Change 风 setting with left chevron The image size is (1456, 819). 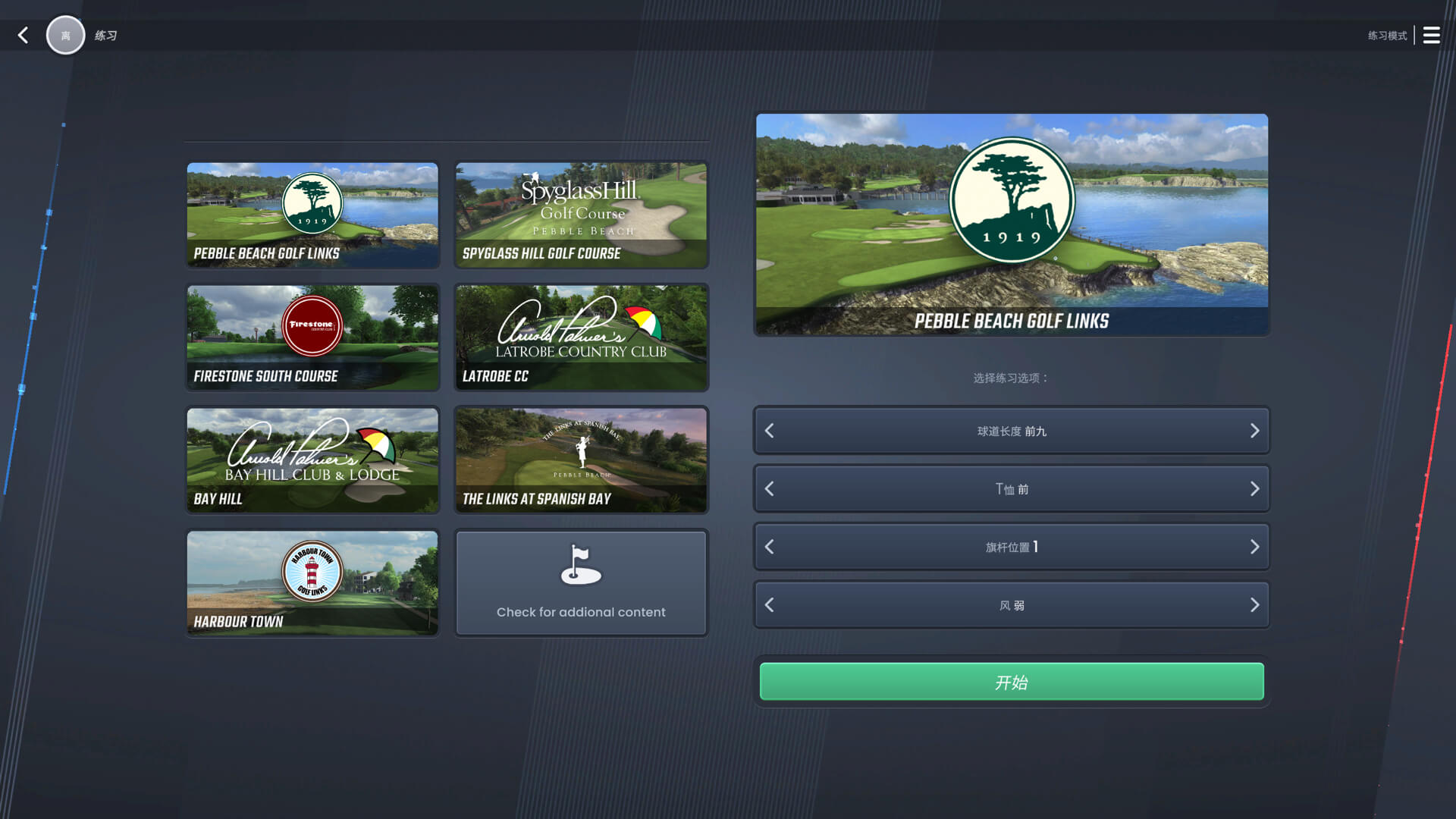pos(769,605)
